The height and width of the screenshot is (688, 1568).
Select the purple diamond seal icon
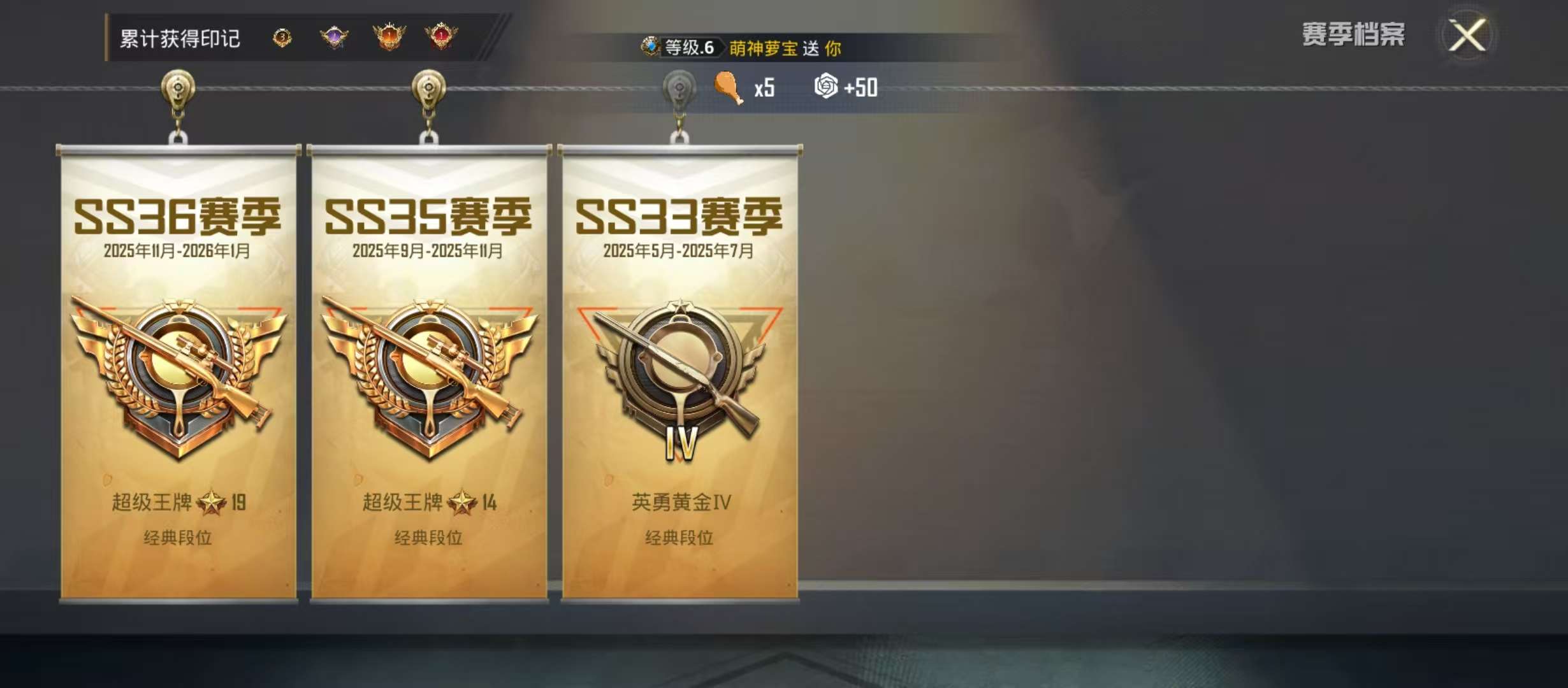click(334, 39)
